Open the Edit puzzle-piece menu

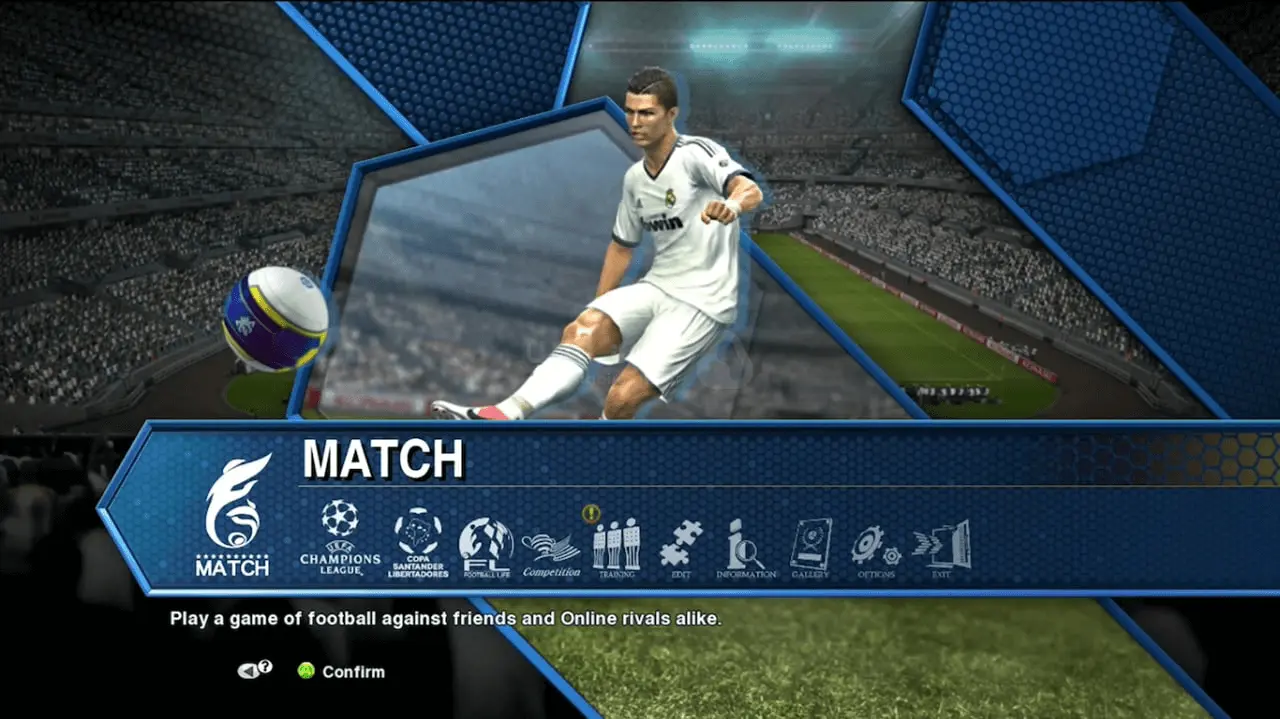pos(681,547)
